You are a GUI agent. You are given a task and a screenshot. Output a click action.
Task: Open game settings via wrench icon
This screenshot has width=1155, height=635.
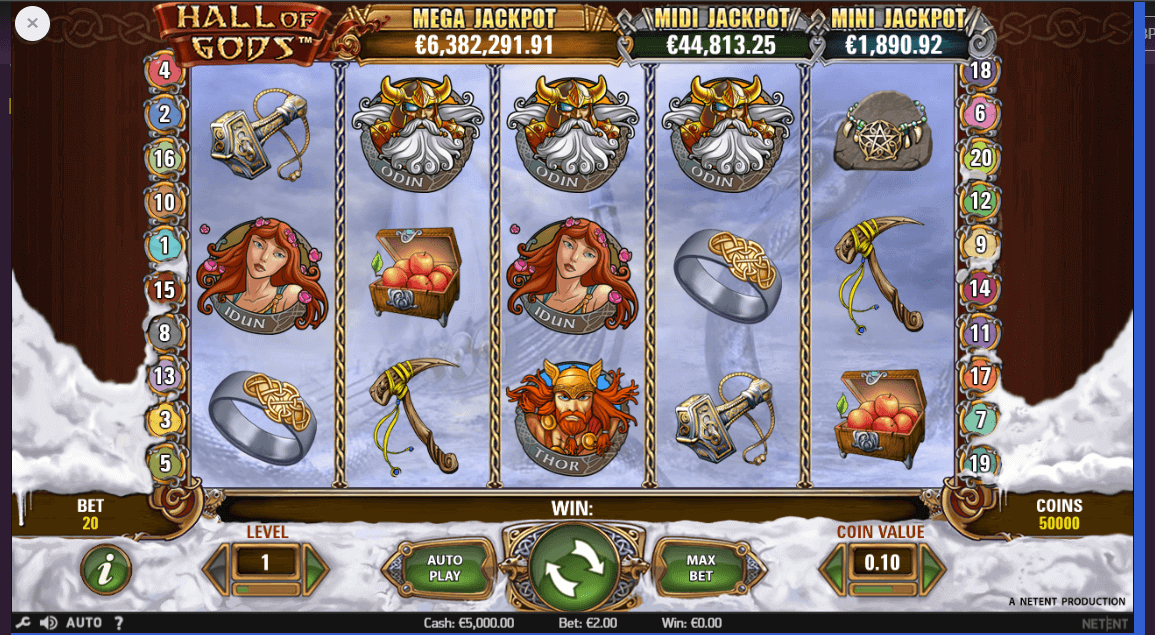coord(23,623)
